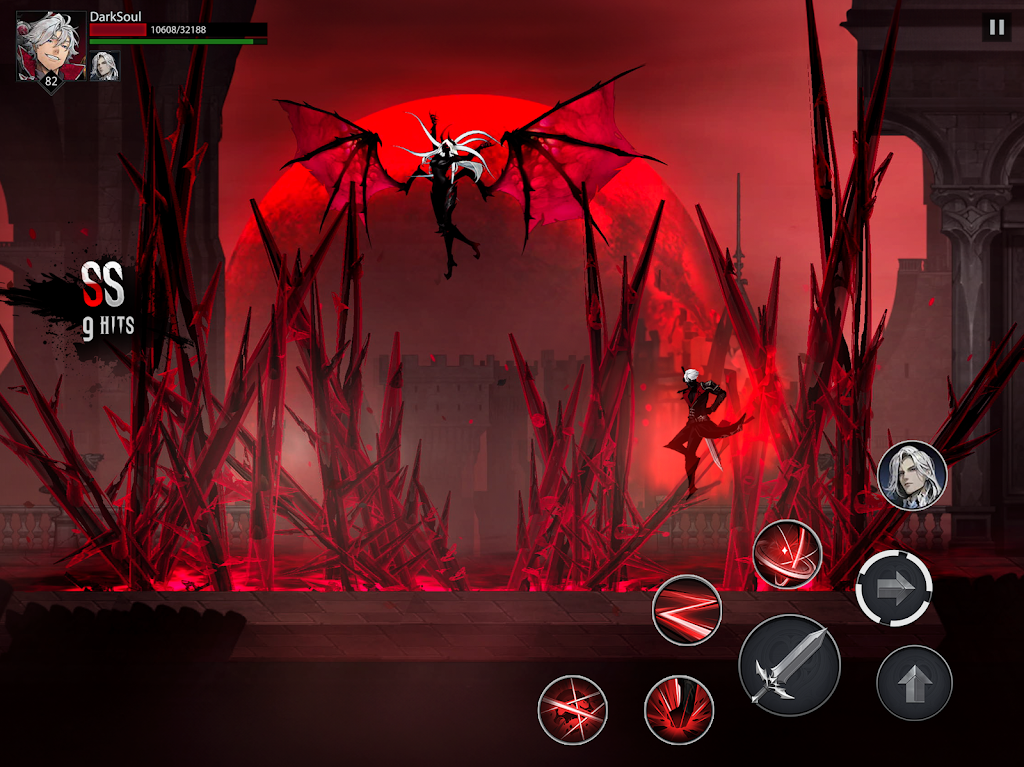
Task: Trigger the red falling blade skill
Action: pyautogui.click(x=678, y=709)
